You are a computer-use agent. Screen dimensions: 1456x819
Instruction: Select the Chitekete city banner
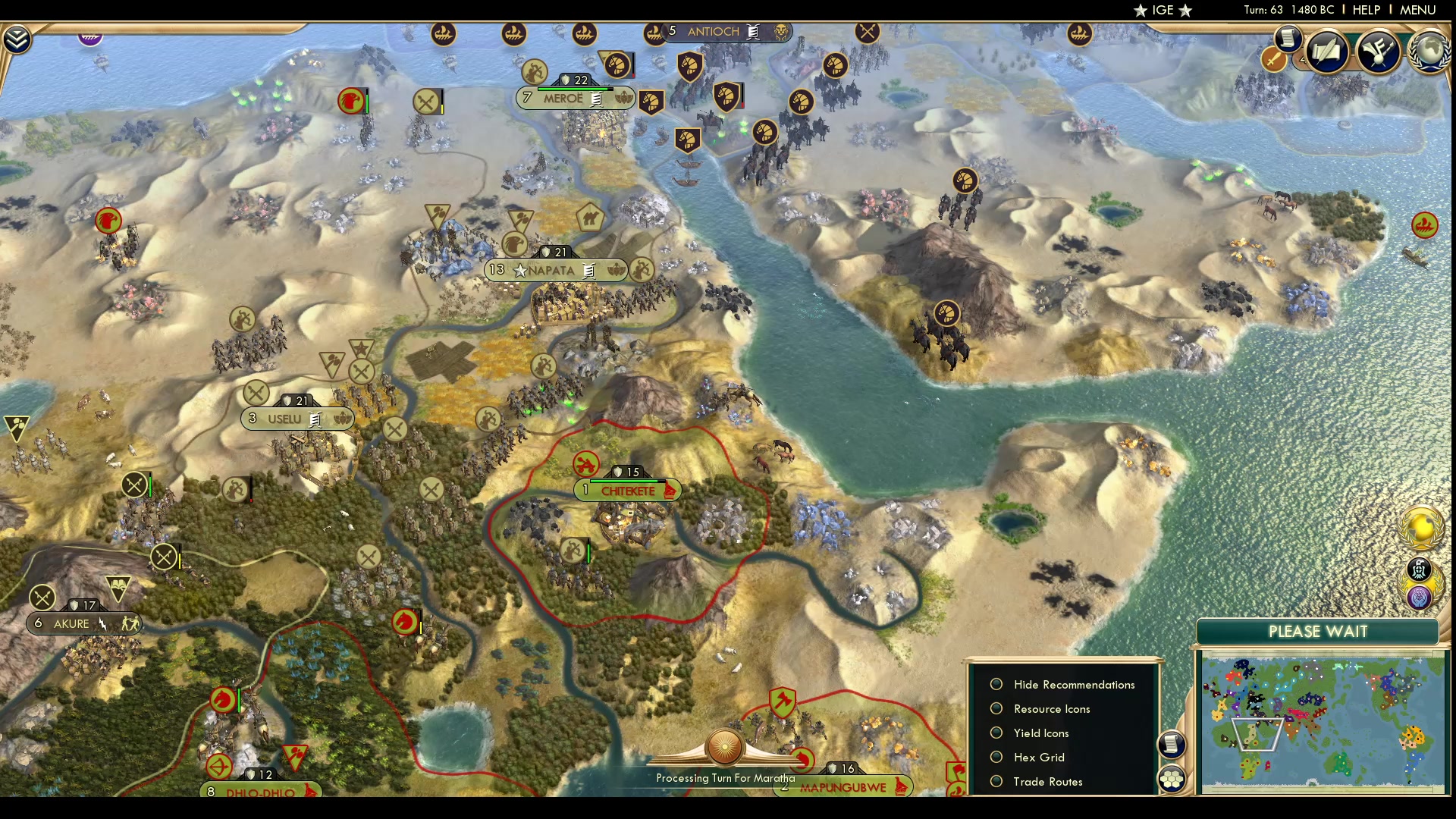point(628,491)
